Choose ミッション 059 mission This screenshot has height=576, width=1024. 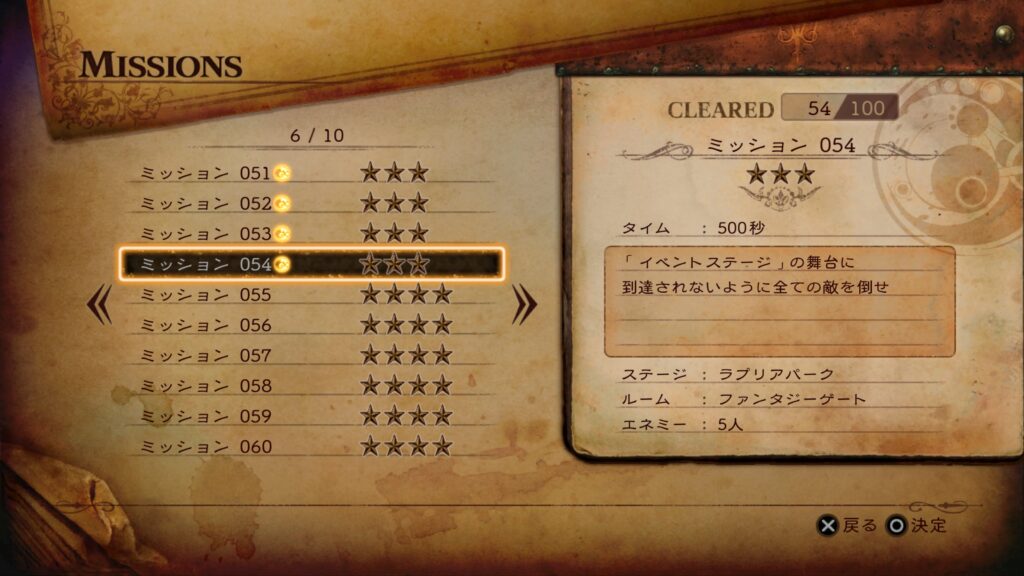coord(310,416)
